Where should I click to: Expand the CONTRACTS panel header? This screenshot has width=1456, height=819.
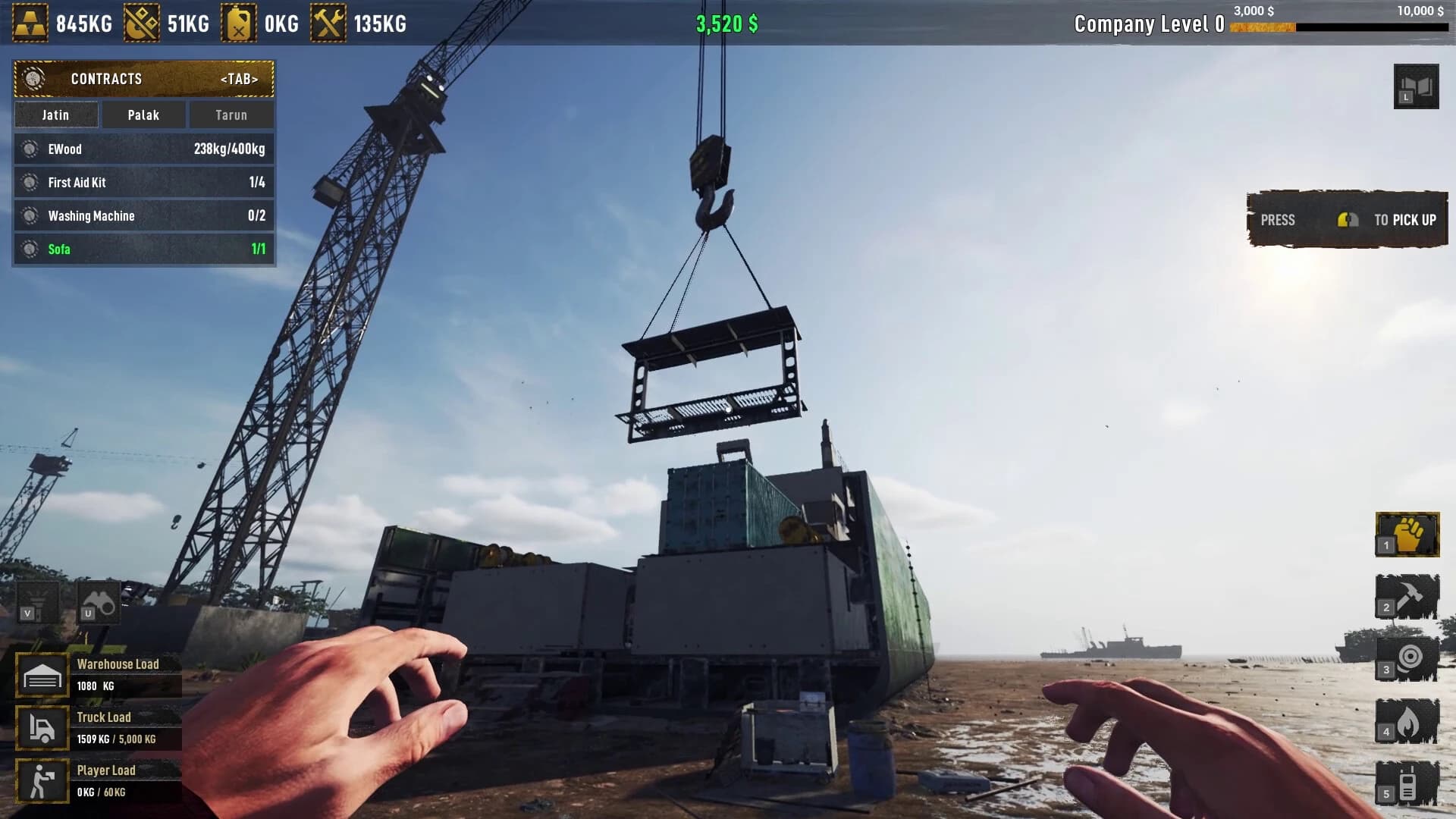(143, 78)
